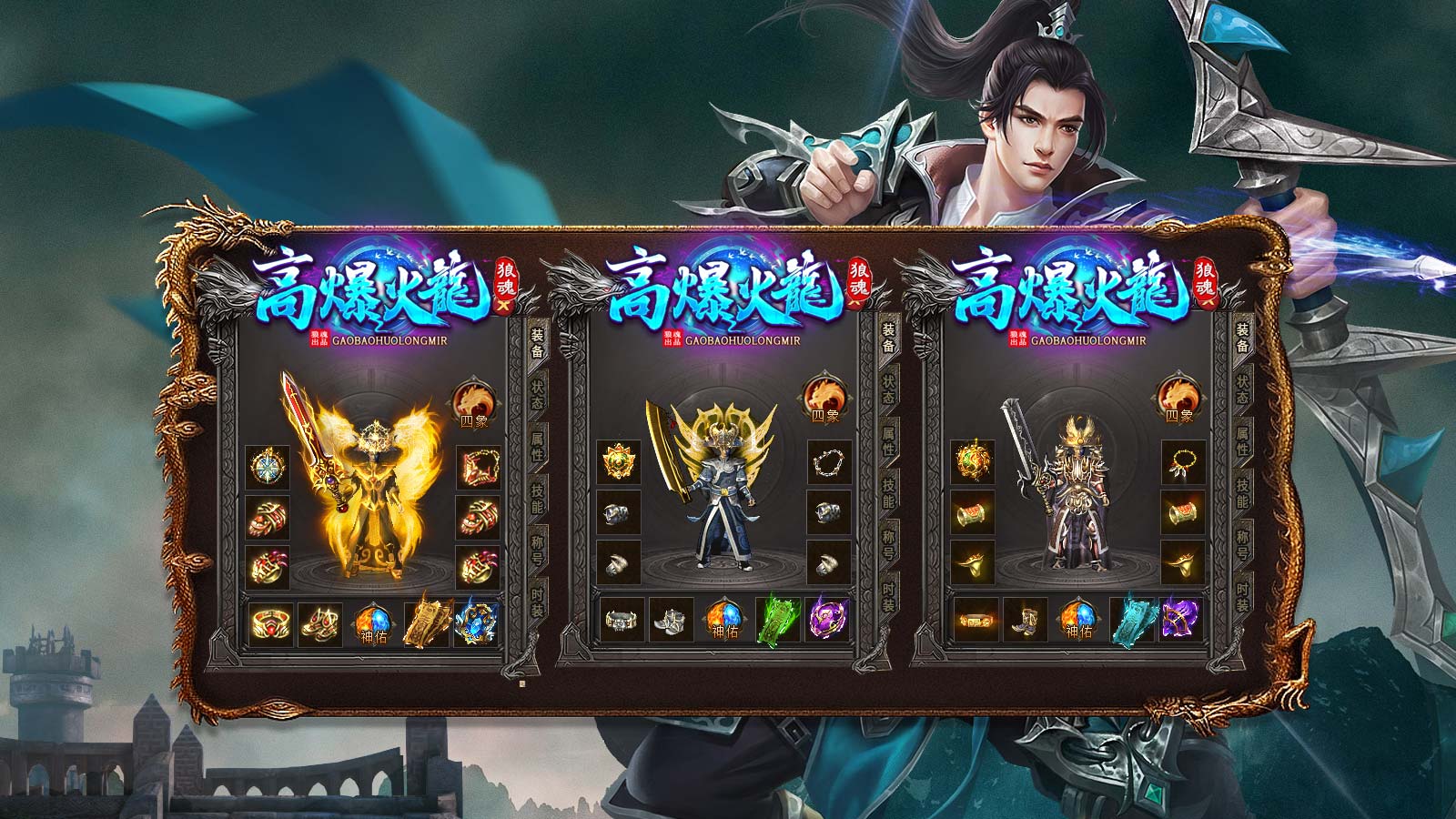Click the purple bow emblem slot

tap(1181, 621)
